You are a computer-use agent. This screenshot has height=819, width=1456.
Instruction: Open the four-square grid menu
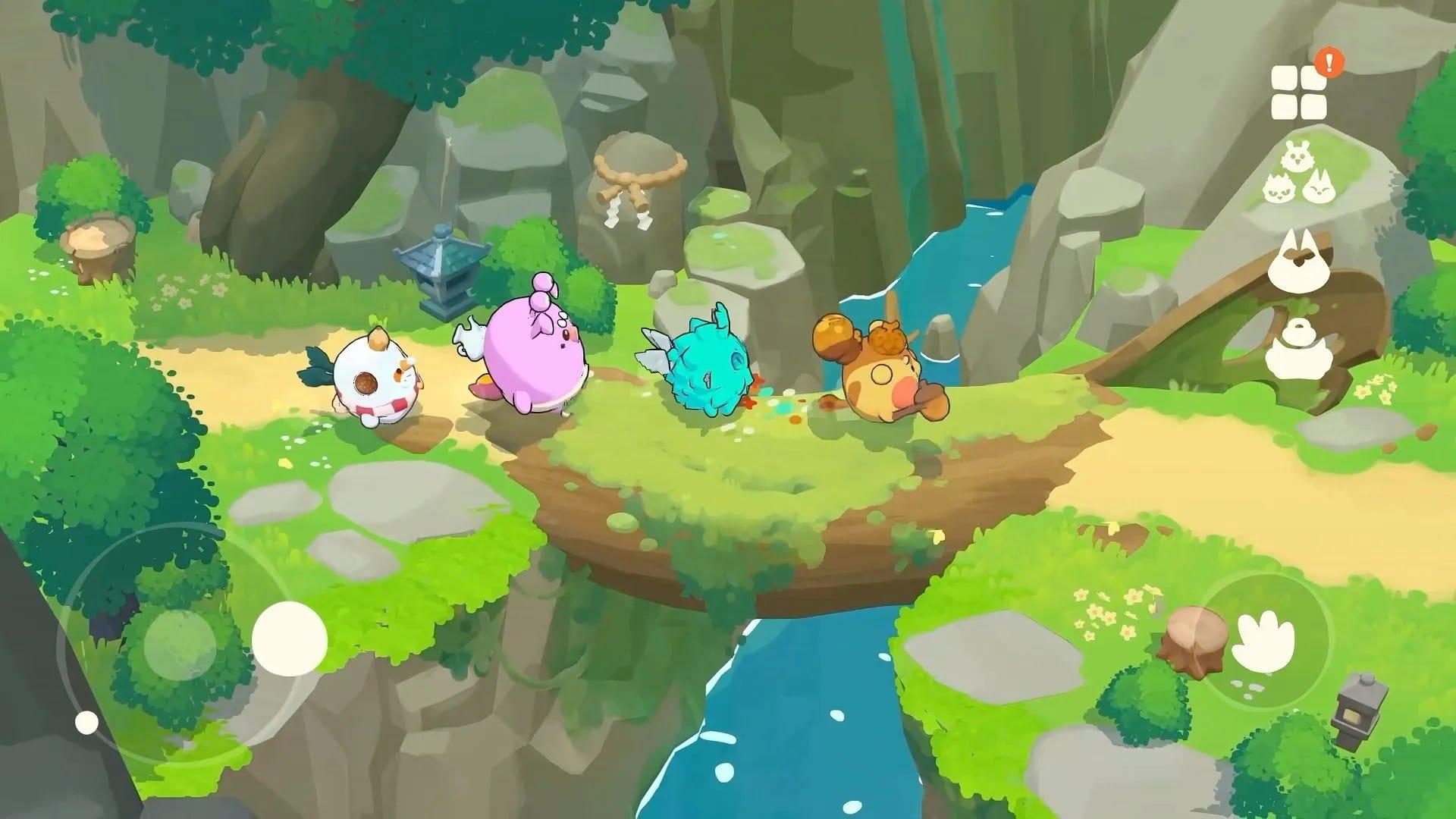click(1298, 91)
